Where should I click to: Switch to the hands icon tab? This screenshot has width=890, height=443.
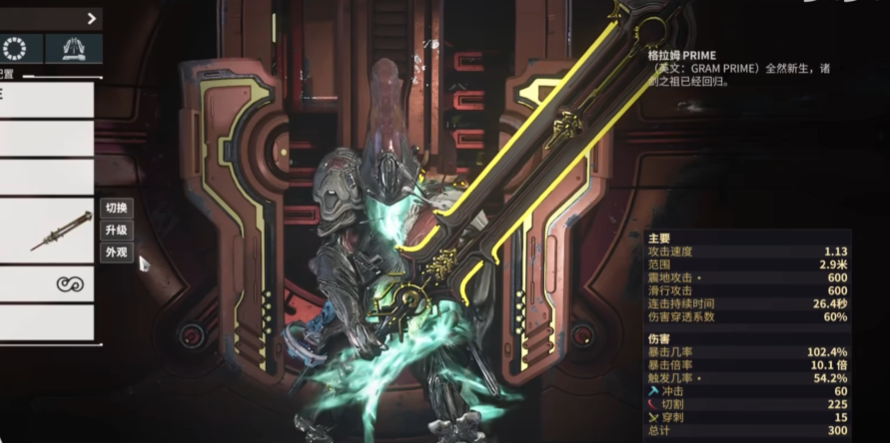tap(73, 48)
